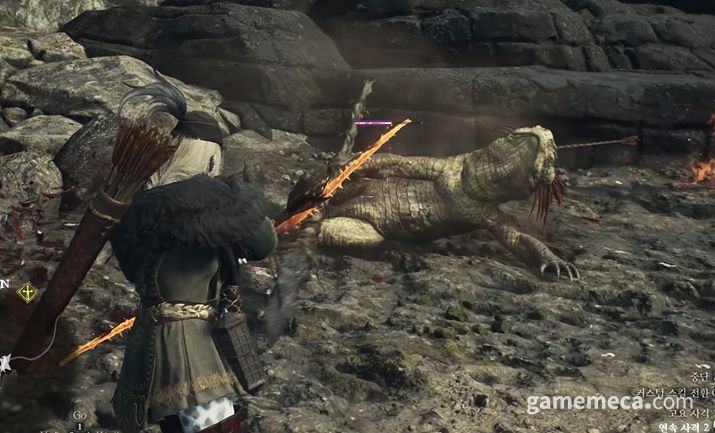The image size is (715, 433).
Task: Select the white star marker on the minimap
Action: point(4,362)
